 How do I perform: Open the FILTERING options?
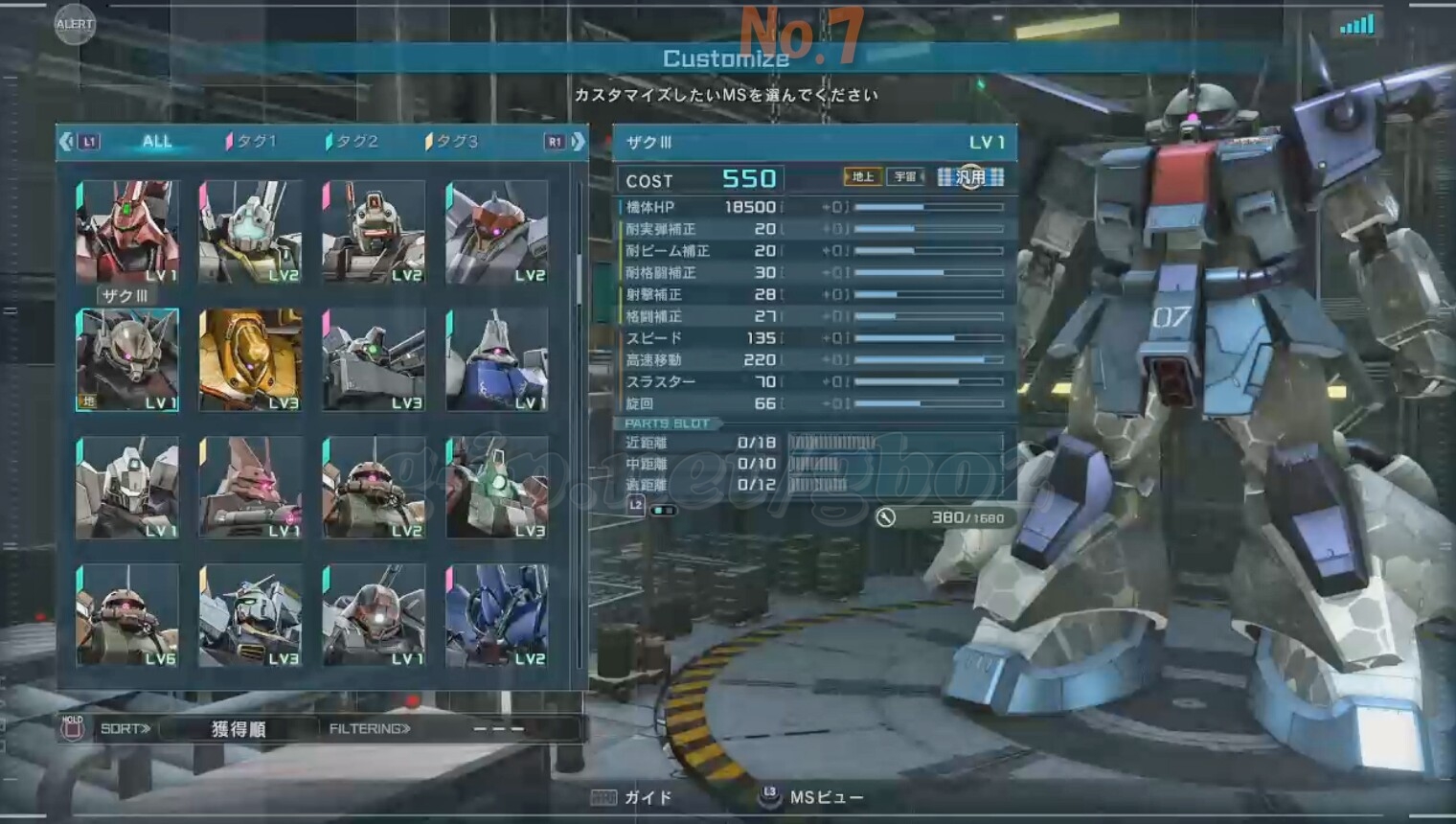click(370, 729)
